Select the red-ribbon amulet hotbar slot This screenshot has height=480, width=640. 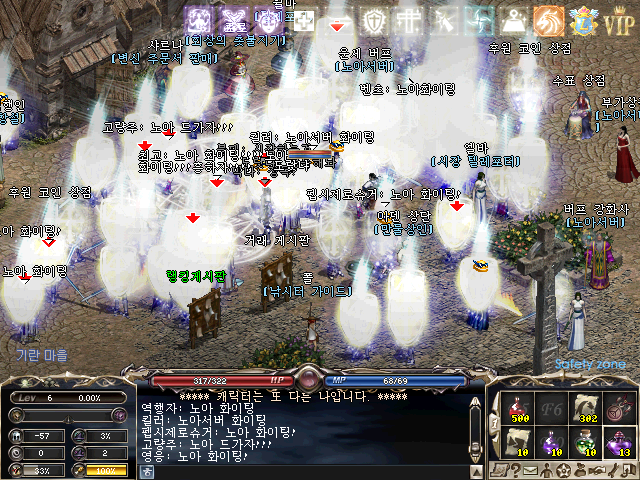click(620, 406)
